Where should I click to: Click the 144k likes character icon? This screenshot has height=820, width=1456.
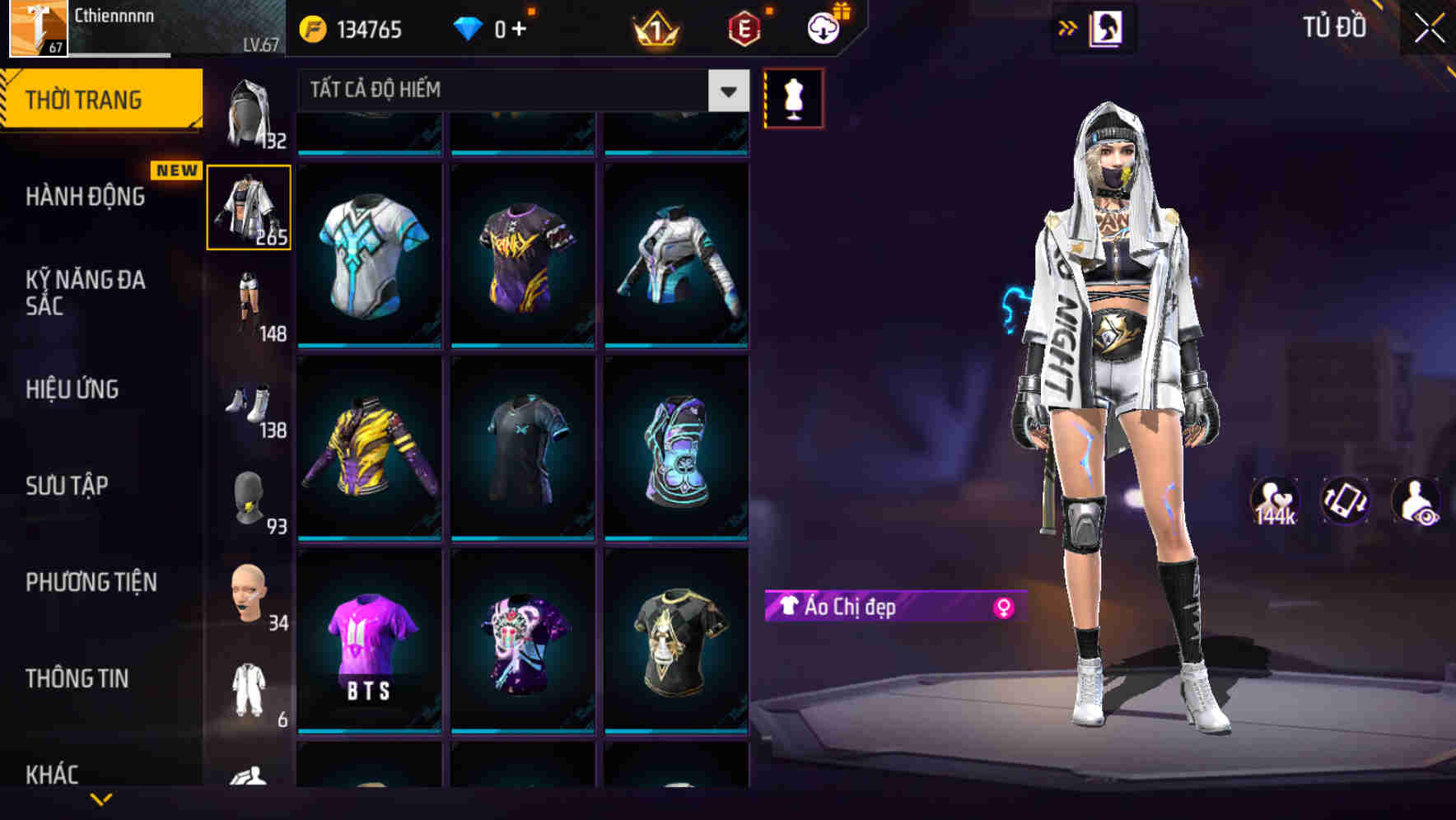1276,501
